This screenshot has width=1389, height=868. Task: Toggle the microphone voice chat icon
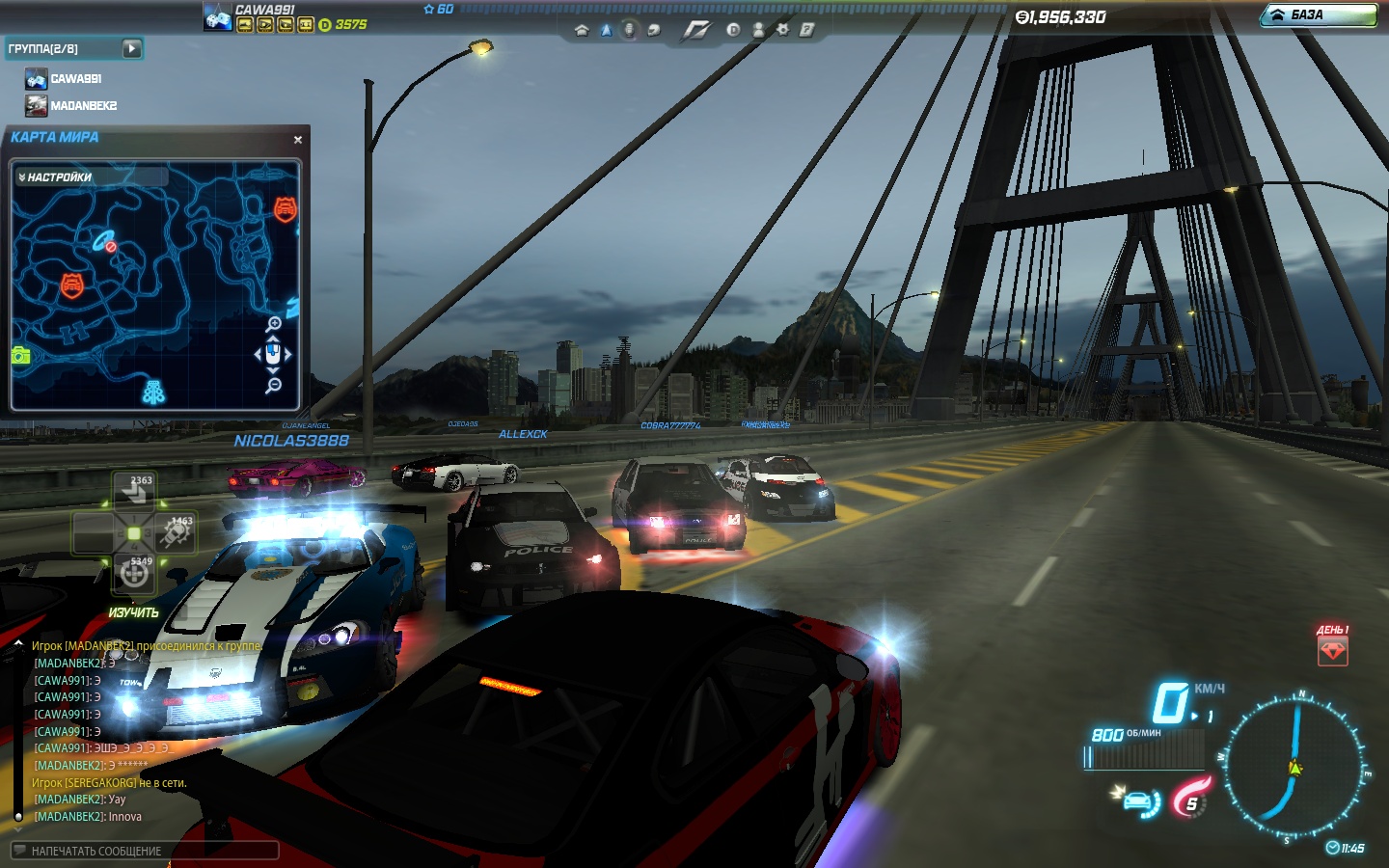pos(629,30)
